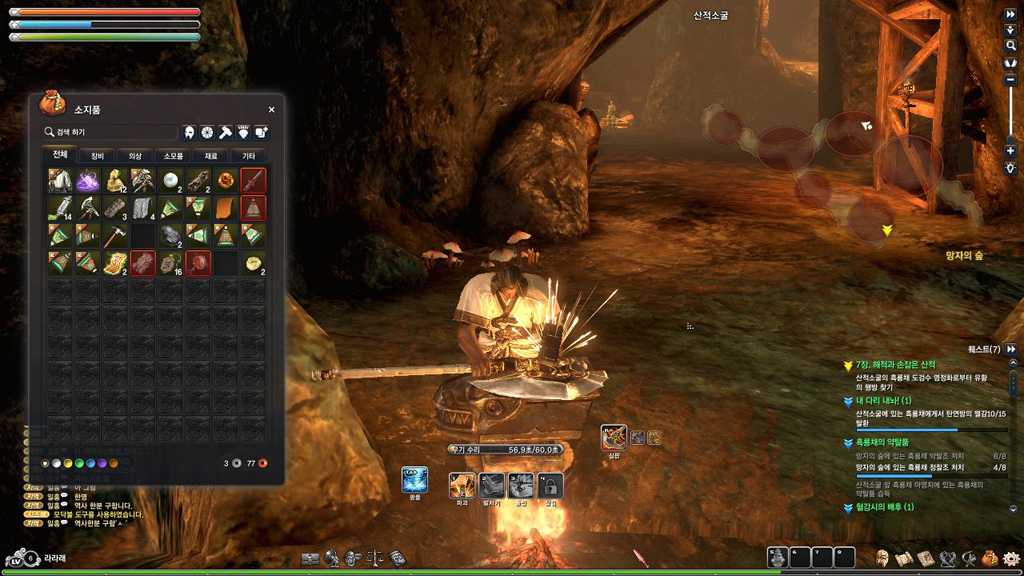Switch to the 장비 tab
Screen dimensions: 1024x576
(x=97, y=156)
